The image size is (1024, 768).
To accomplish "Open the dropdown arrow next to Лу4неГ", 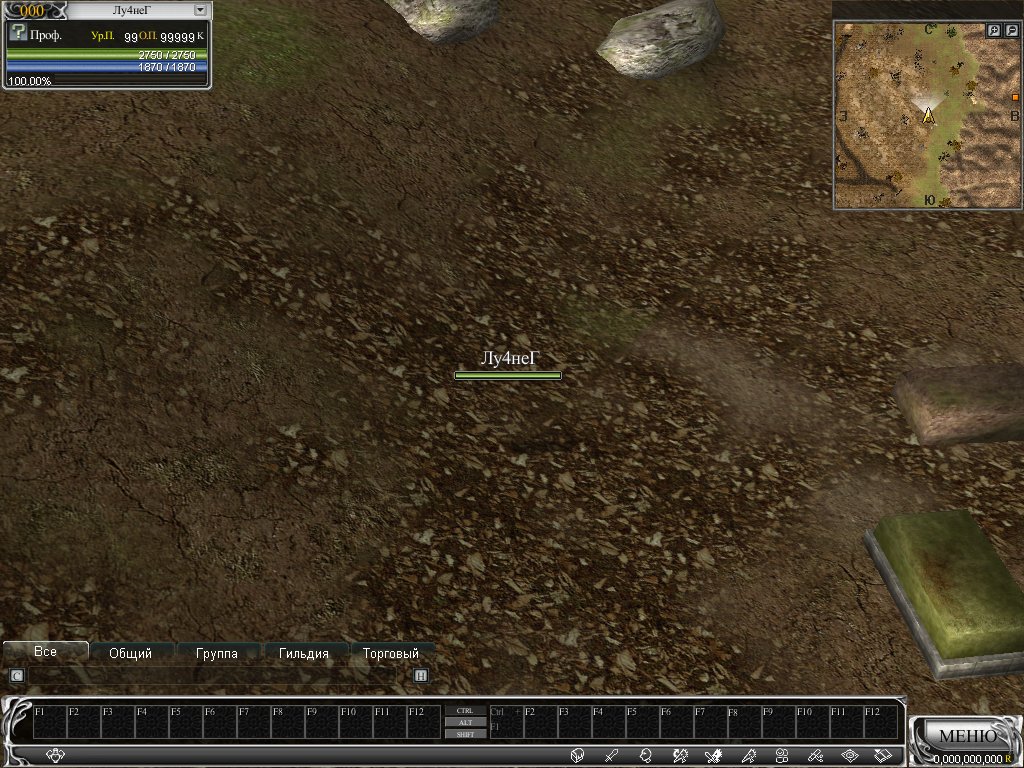I will (x=200, y=9).
